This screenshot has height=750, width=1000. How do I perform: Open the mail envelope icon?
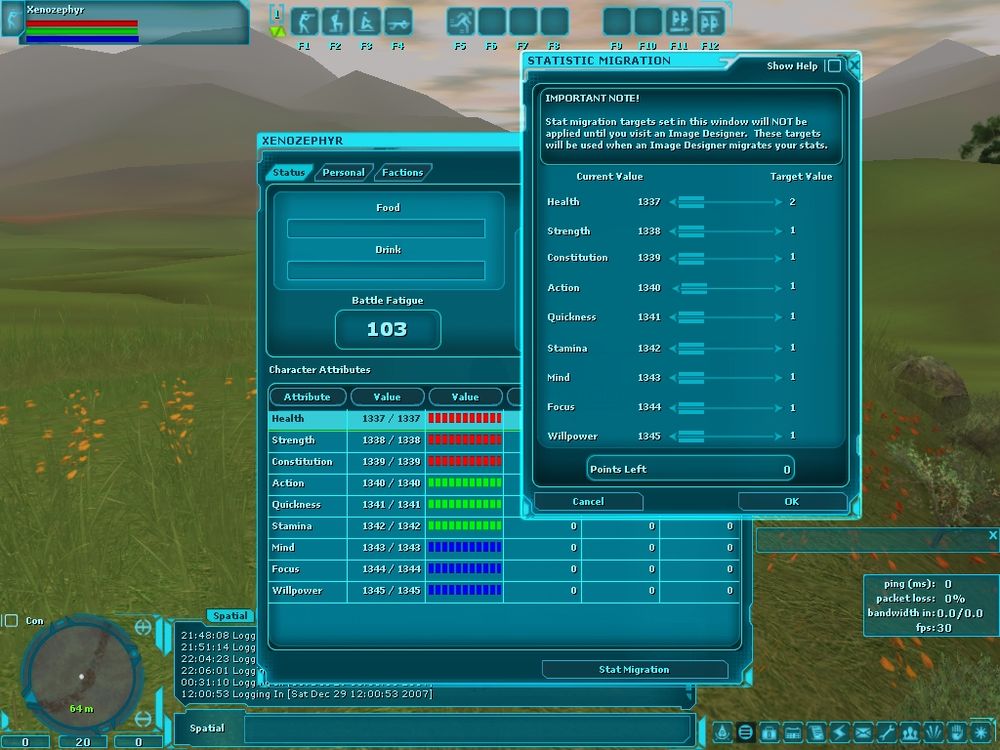[x=861, y=732]
